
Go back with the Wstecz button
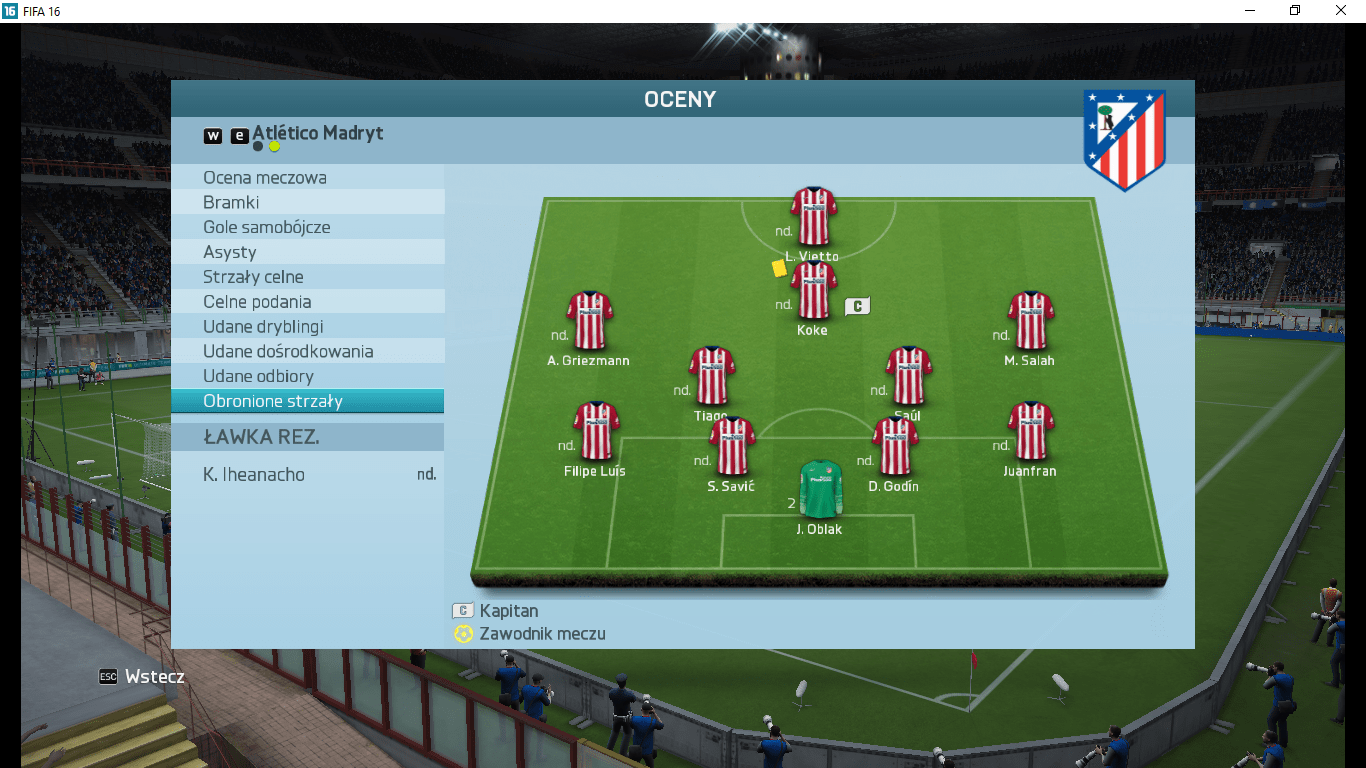(x=142, y=677)
